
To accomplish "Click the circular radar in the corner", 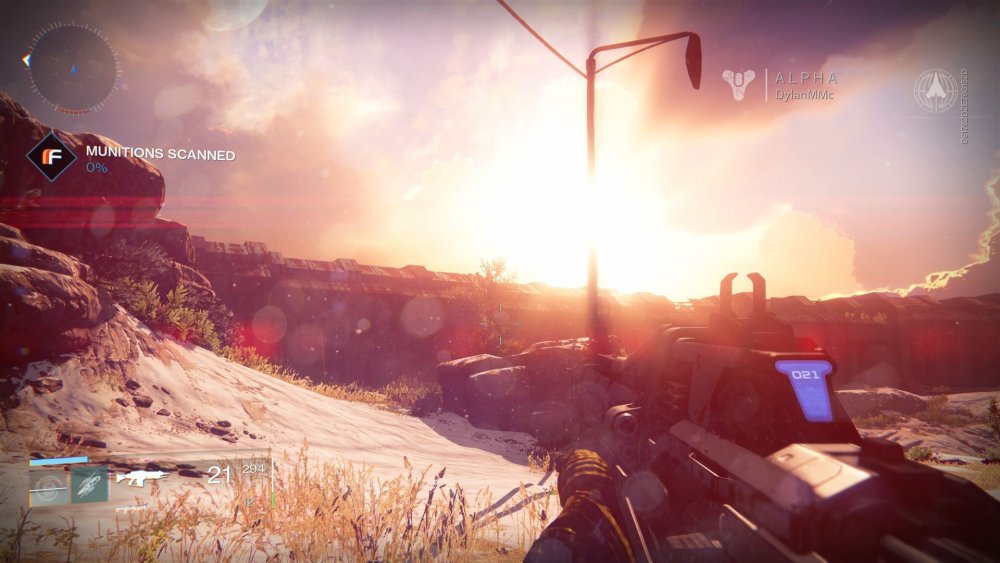I will pyautogui.click(x=71, y=68).
